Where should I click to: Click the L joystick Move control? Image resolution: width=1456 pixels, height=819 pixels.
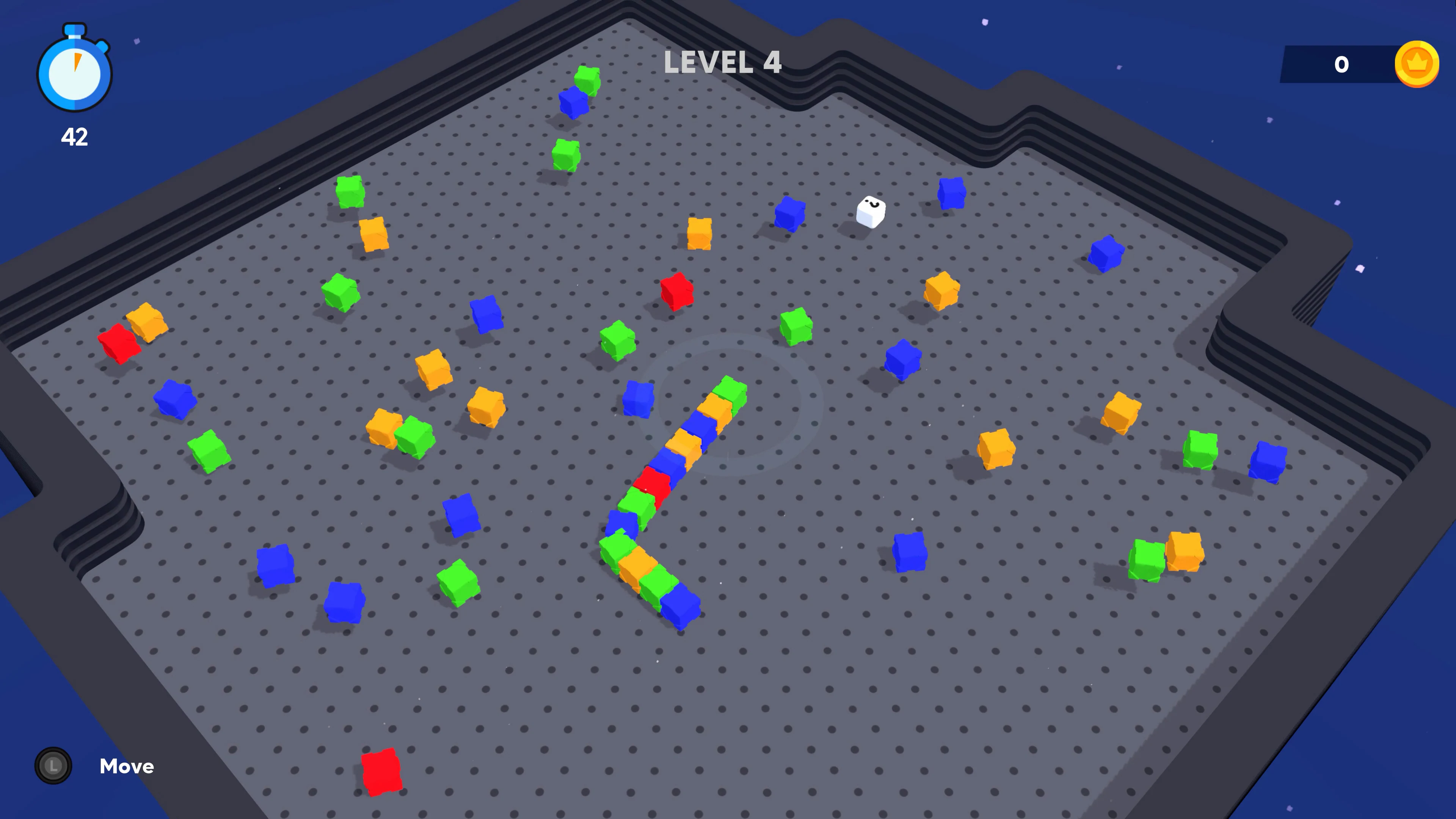[53, 766]
